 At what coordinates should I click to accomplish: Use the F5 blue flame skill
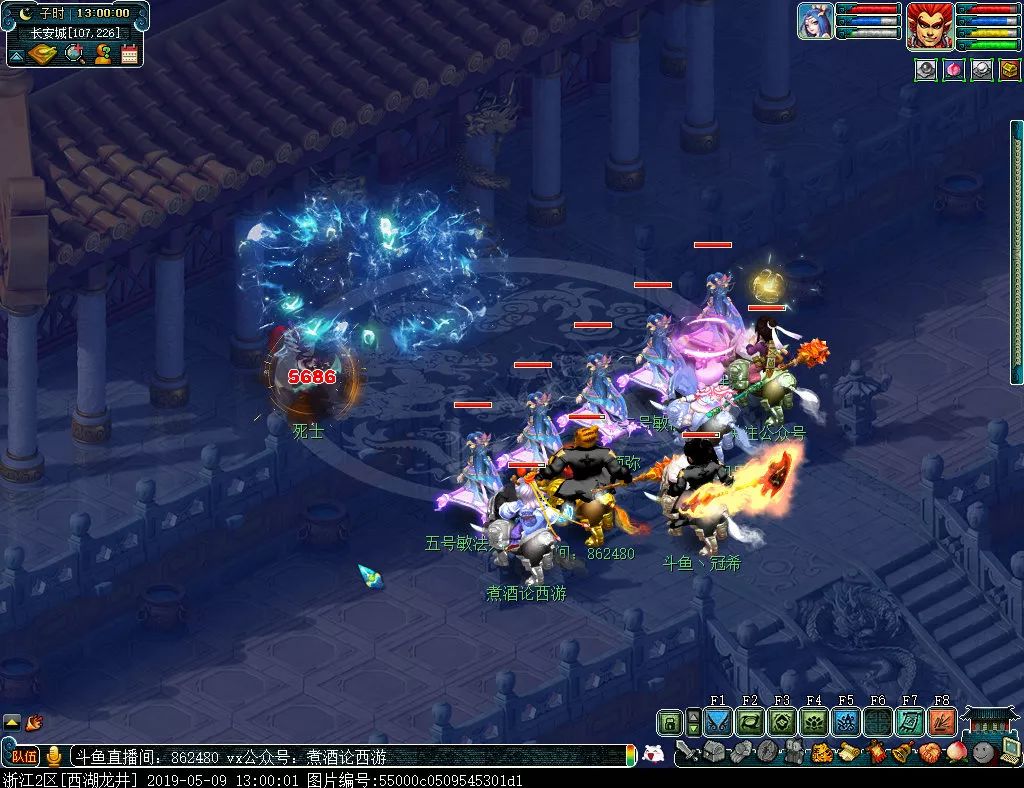pos(846,722)
